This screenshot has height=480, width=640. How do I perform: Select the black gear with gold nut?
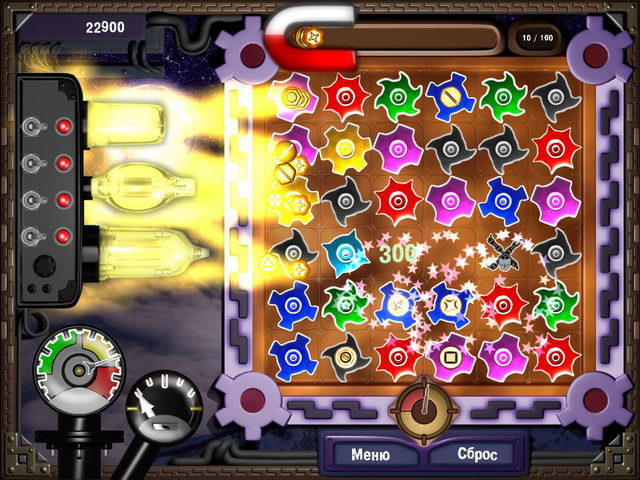[347, 353]
